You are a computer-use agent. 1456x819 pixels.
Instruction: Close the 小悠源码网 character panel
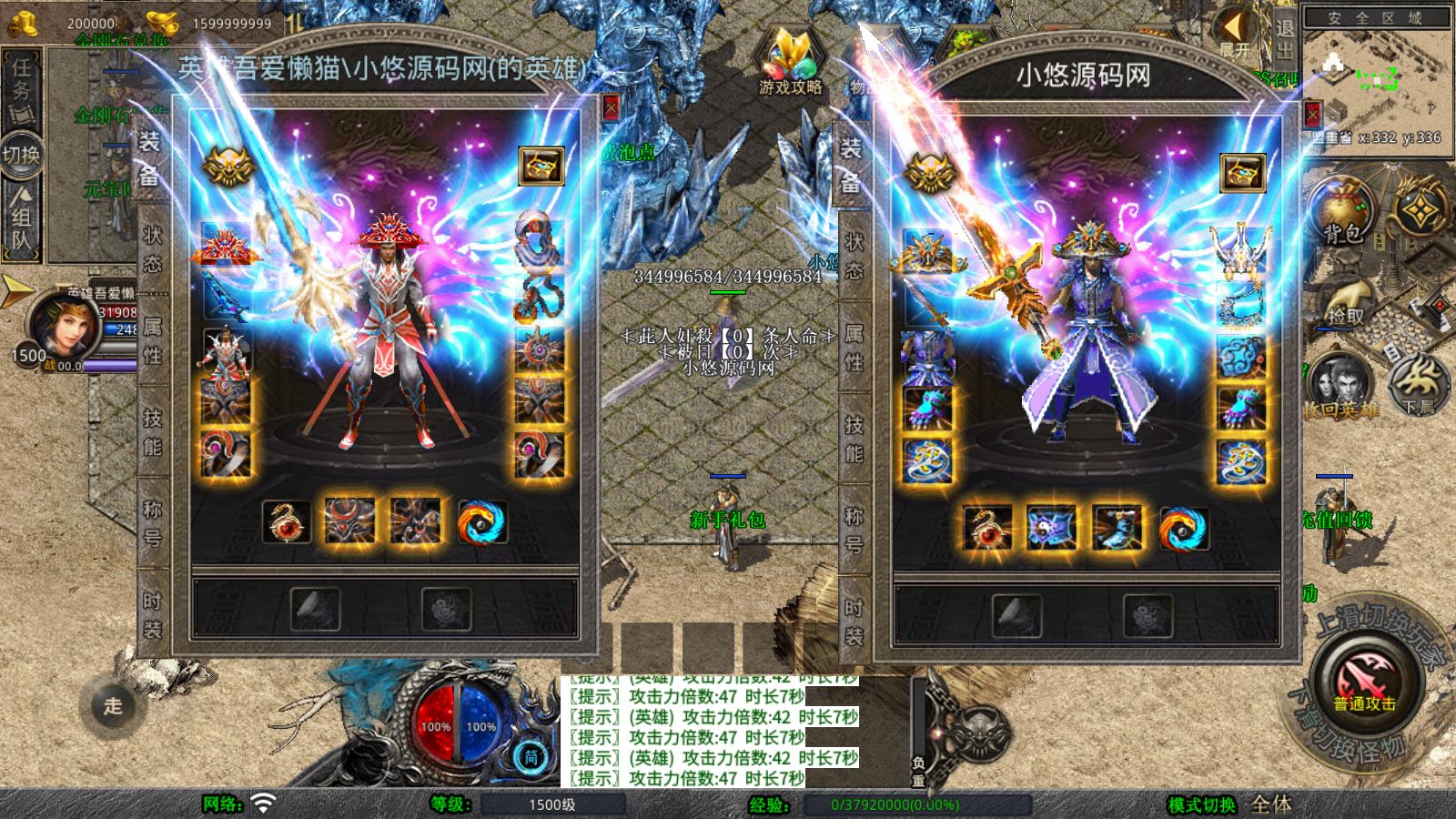[1312, 114]
